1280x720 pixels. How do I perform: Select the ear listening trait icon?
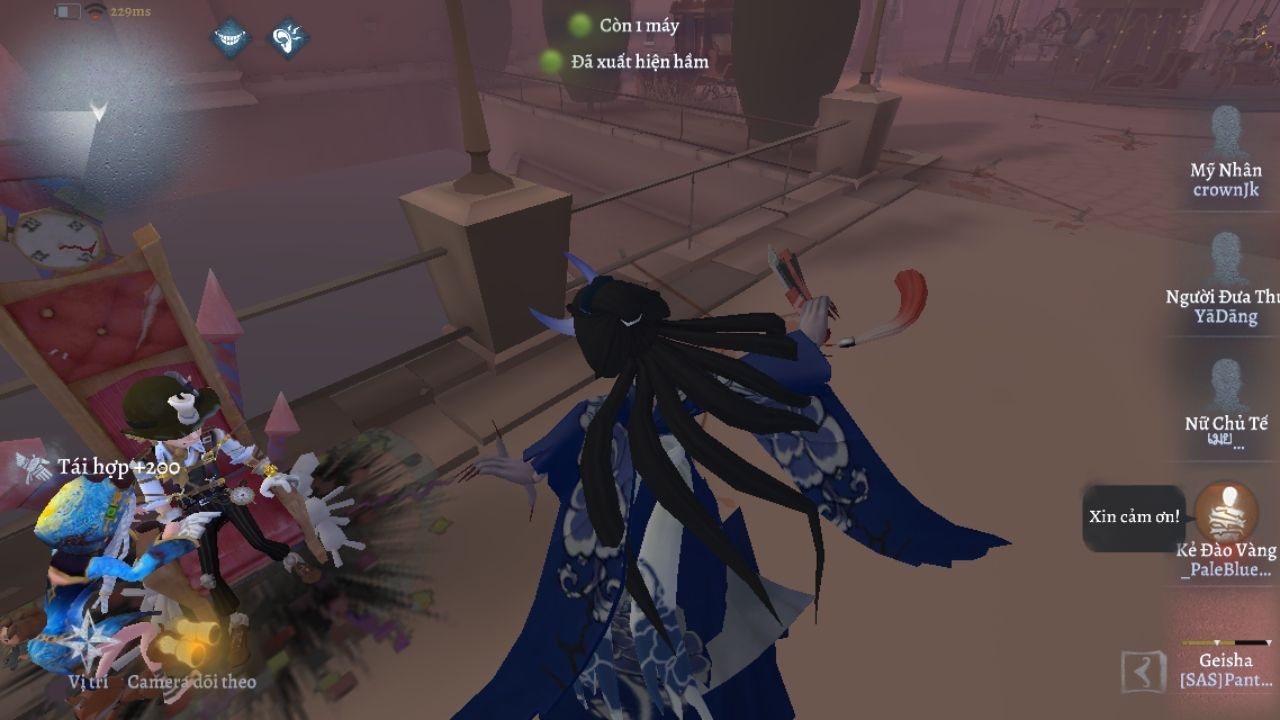pos(288,38)
